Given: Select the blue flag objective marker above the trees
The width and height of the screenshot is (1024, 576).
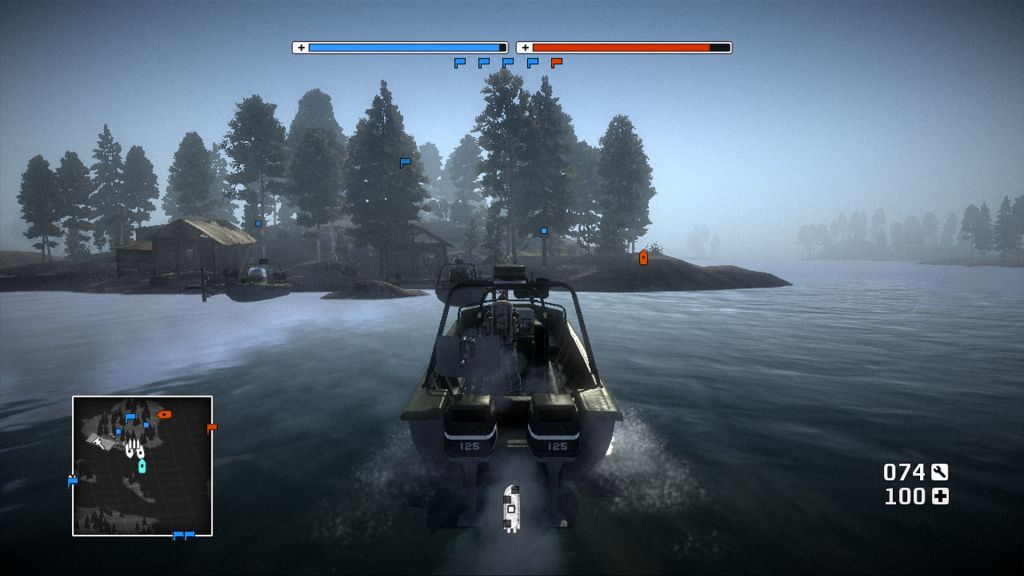Looking at the screenshot, I should click(x=405, y=161).
